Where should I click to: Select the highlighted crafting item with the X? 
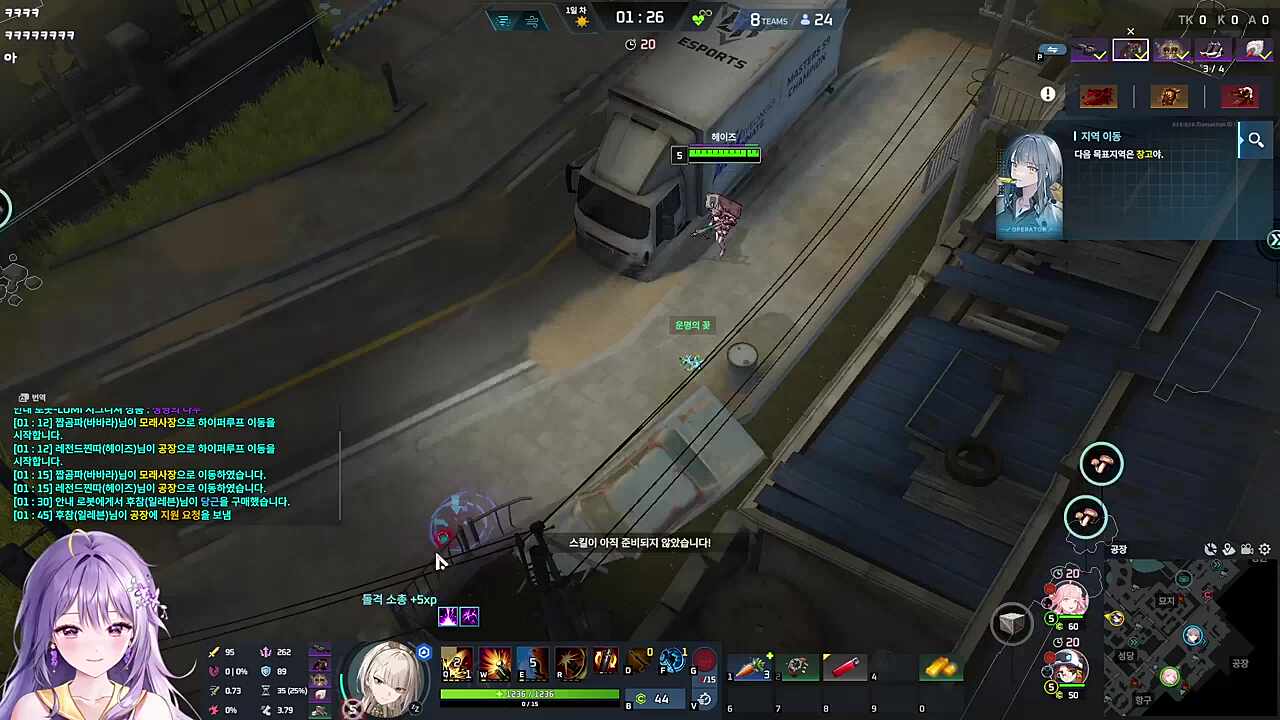[x=1131, y=50]
